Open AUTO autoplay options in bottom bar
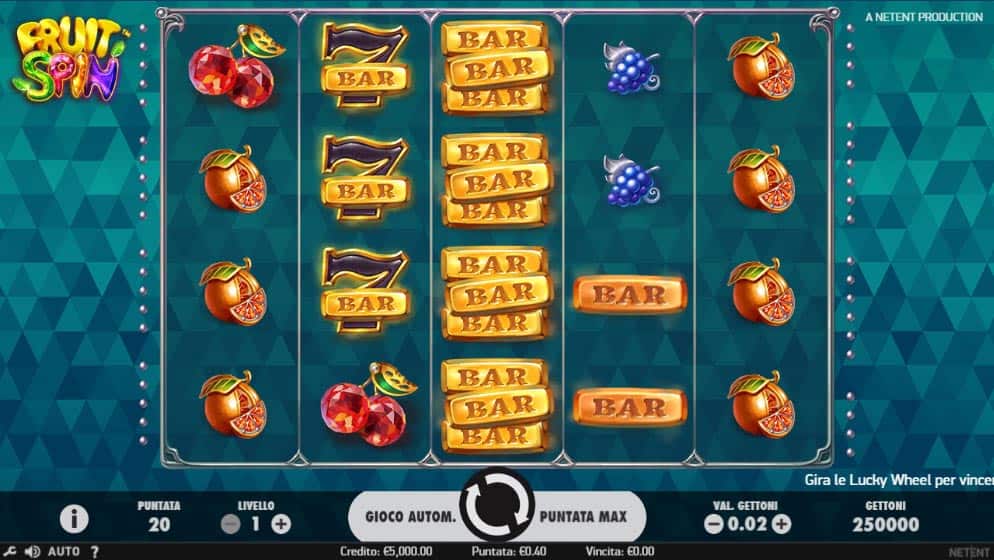Viewport: 994px width, 560px height. point(63,551)
